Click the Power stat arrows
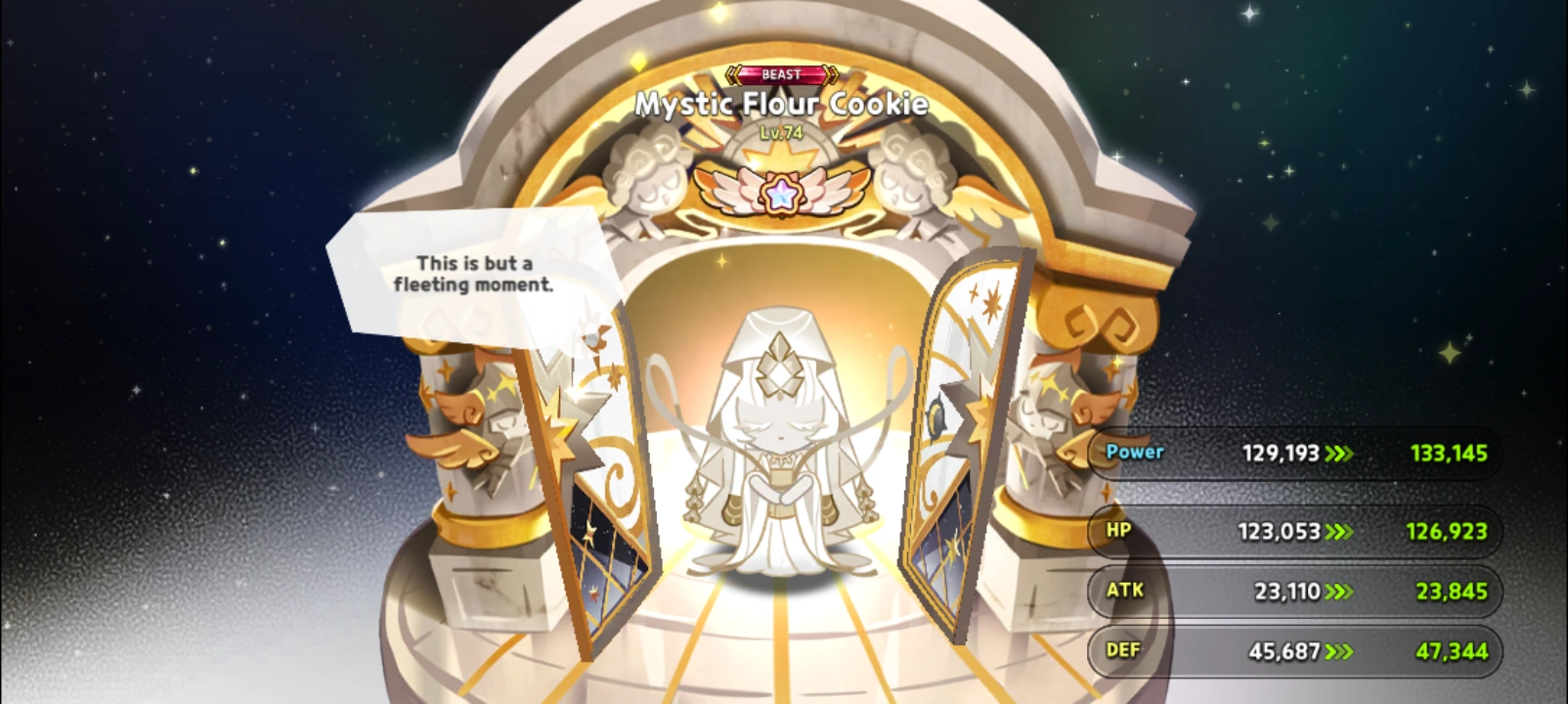 [1339, 453]
